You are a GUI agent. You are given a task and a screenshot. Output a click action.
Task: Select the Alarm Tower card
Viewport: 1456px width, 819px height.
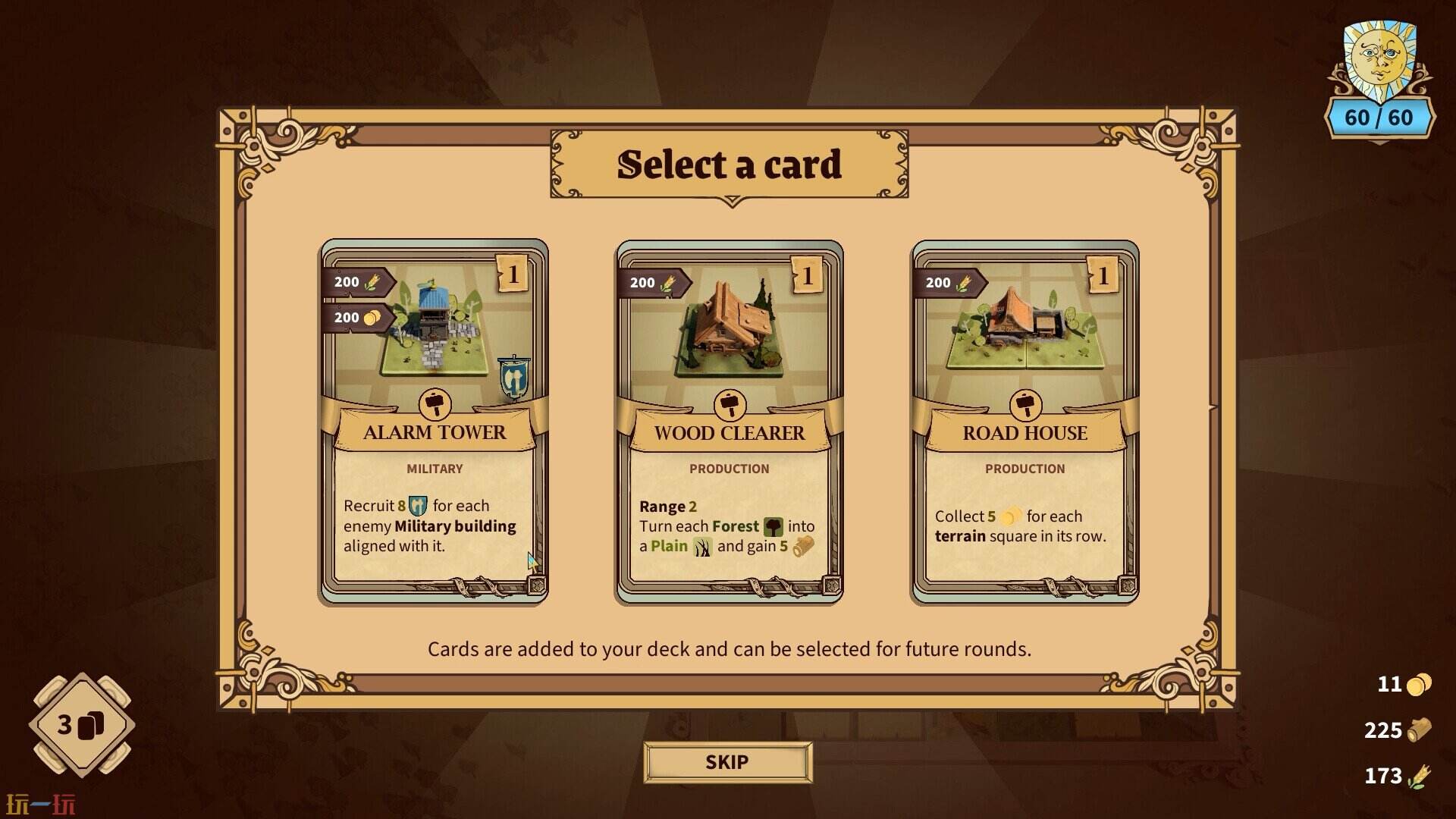click(x=434, y=422)
